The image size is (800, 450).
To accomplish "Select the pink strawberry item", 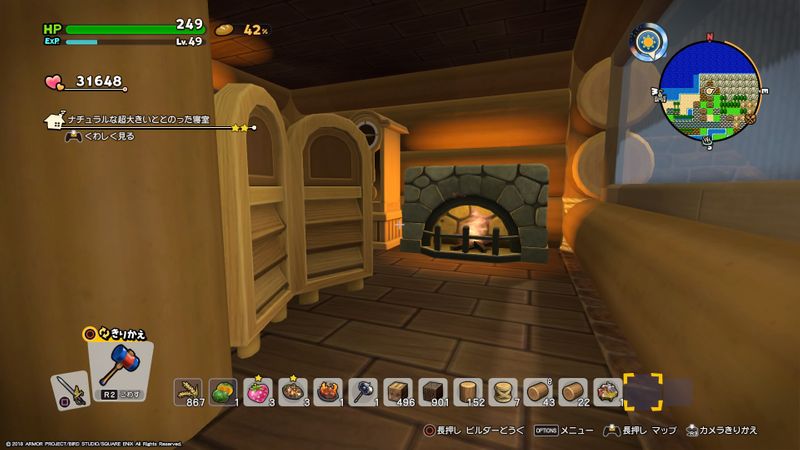I will tap(258, 391).
